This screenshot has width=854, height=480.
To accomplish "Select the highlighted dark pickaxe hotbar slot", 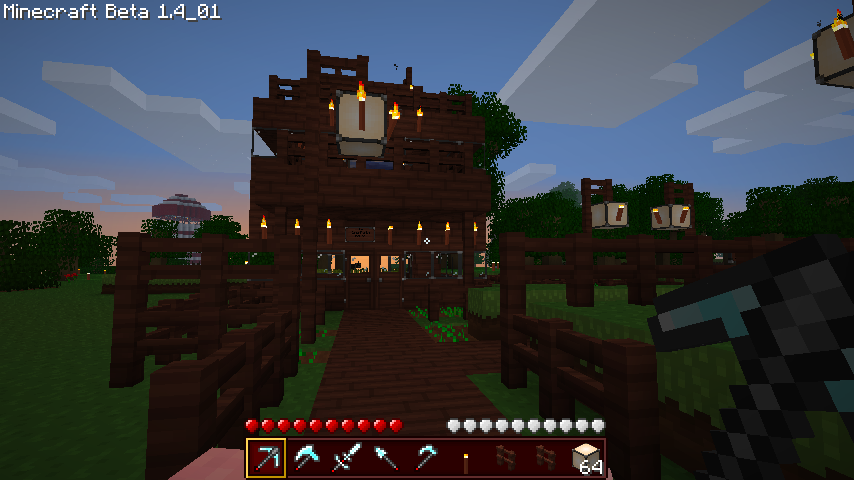I will point(266,459).
